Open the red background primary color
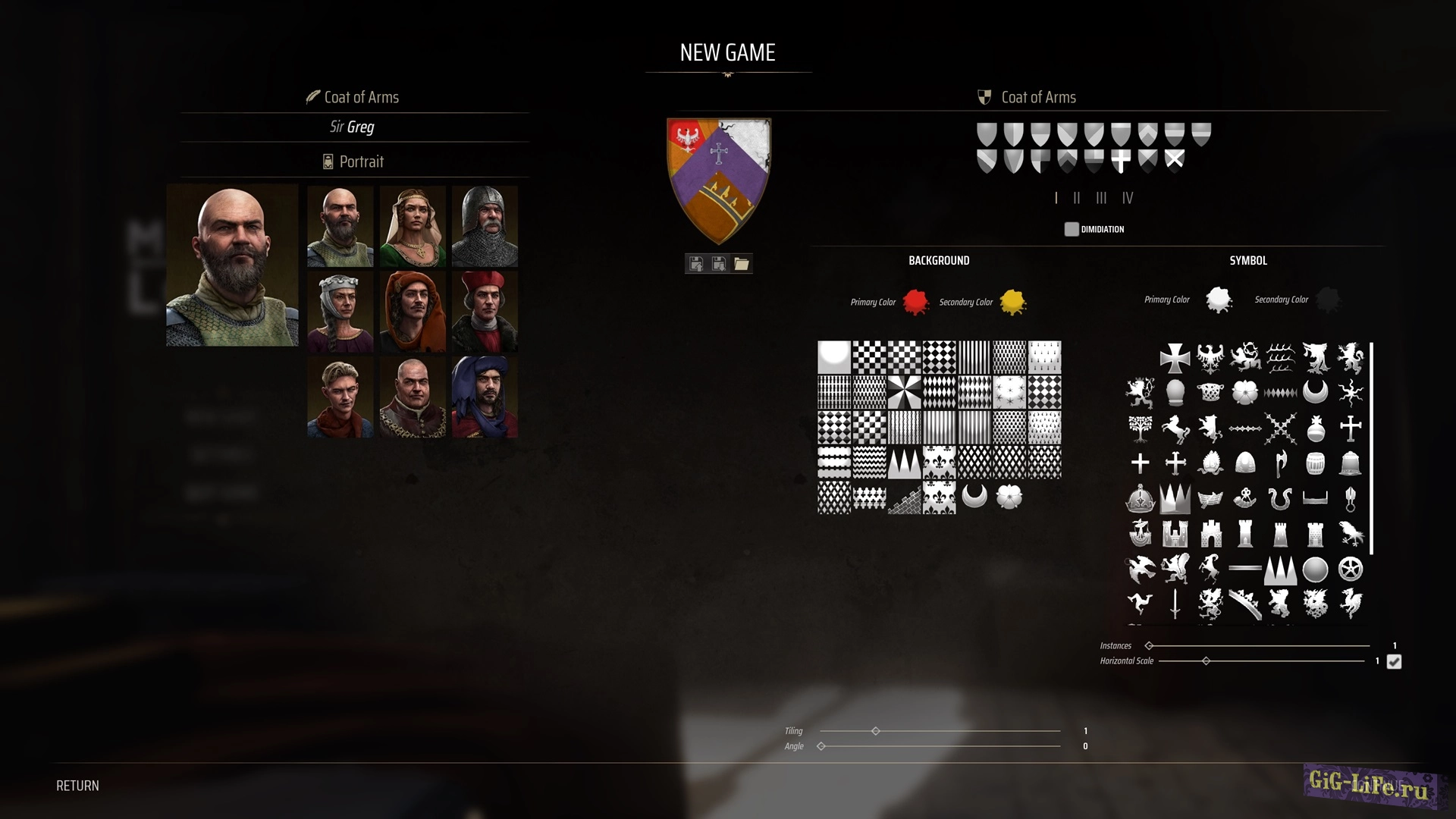The height and width of the screenshot is (819, 1456). [915, 302]
